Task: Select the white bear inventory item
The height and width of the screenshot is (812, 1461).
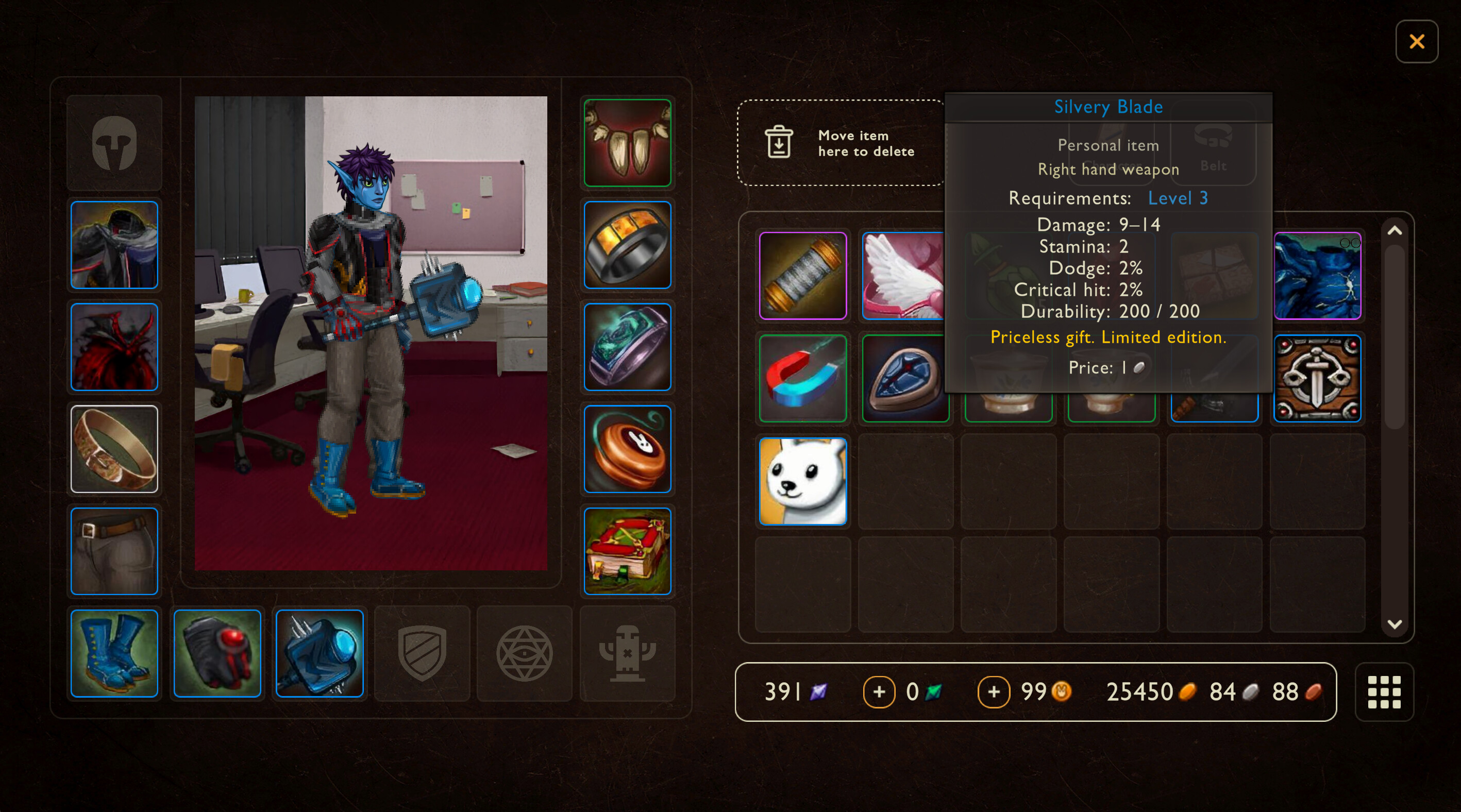Action: pos(802,481)
